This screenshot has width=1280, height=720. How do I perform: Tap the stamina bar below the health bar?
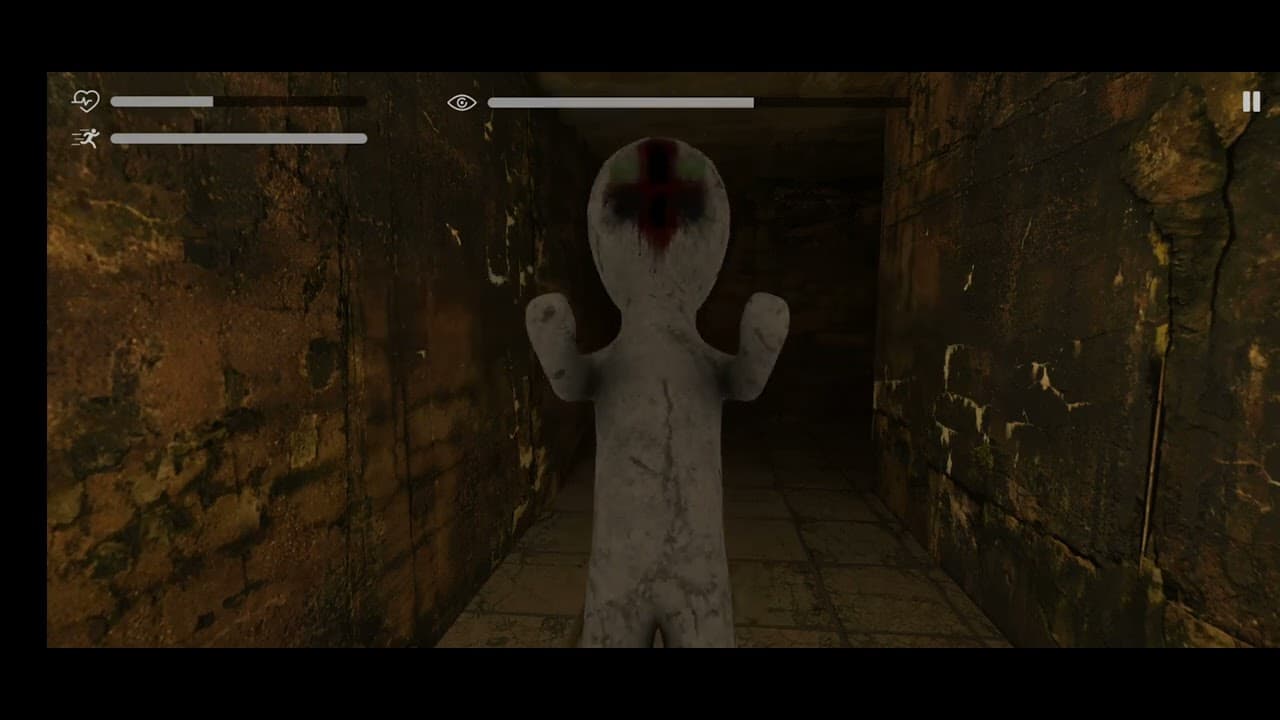[238, 138]
